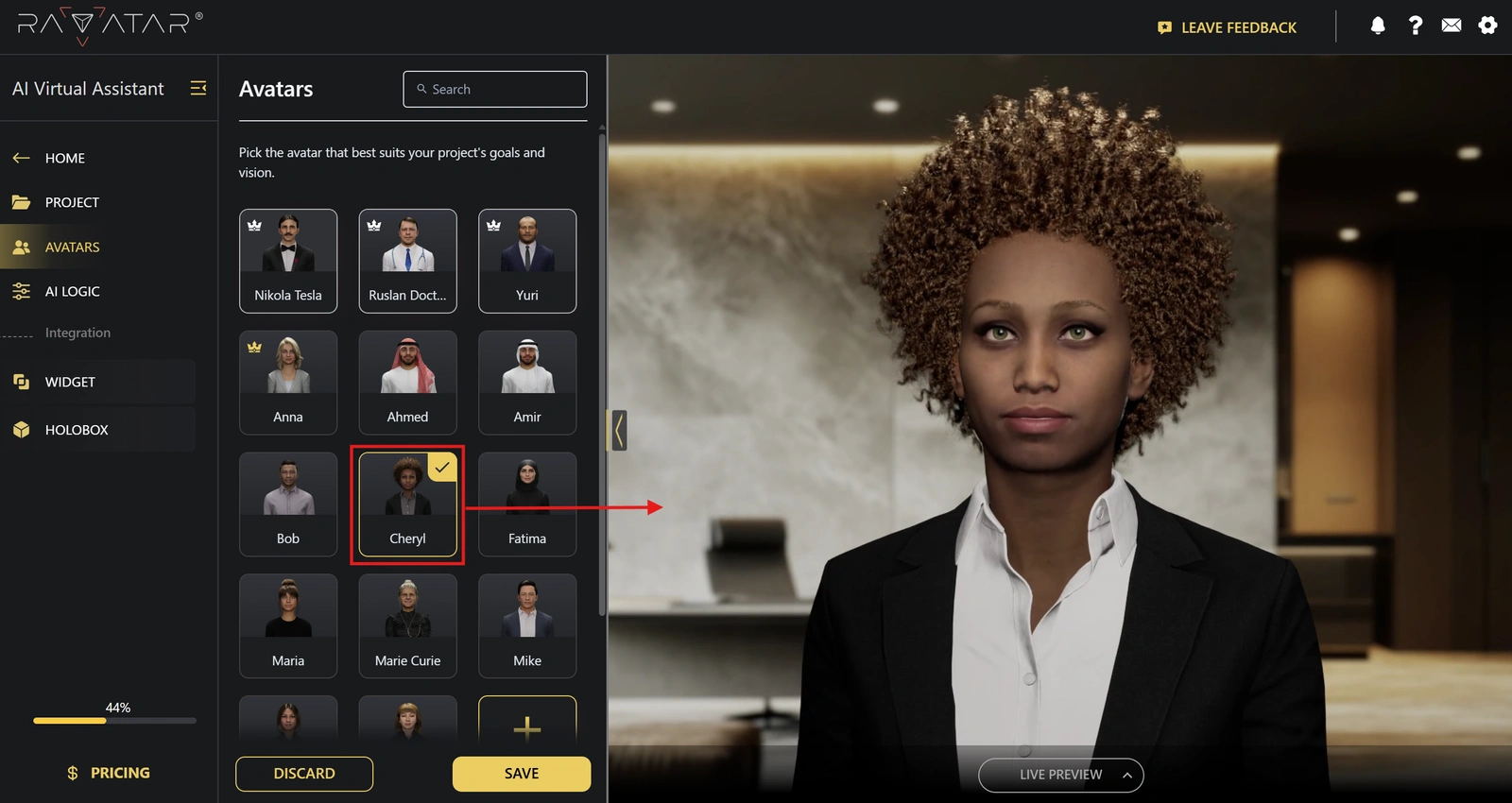The height and width of the screenshot is (803, 1512).
Task: Click the WIDGET sidebar icon
Action: click(21, 382)
